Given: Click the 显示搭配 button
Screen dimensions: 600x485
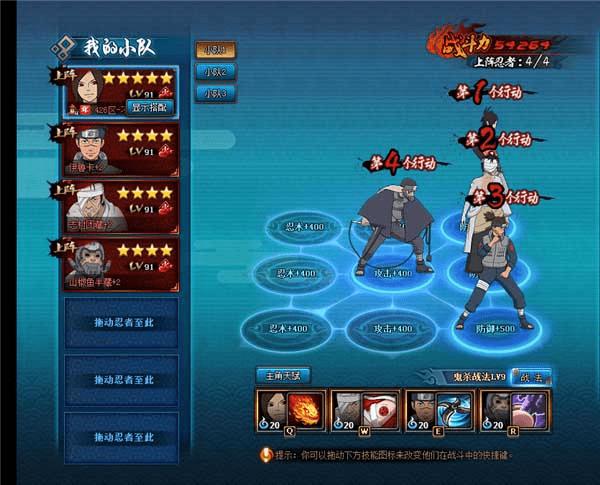Looking at the screenshot, I should 149,106.
